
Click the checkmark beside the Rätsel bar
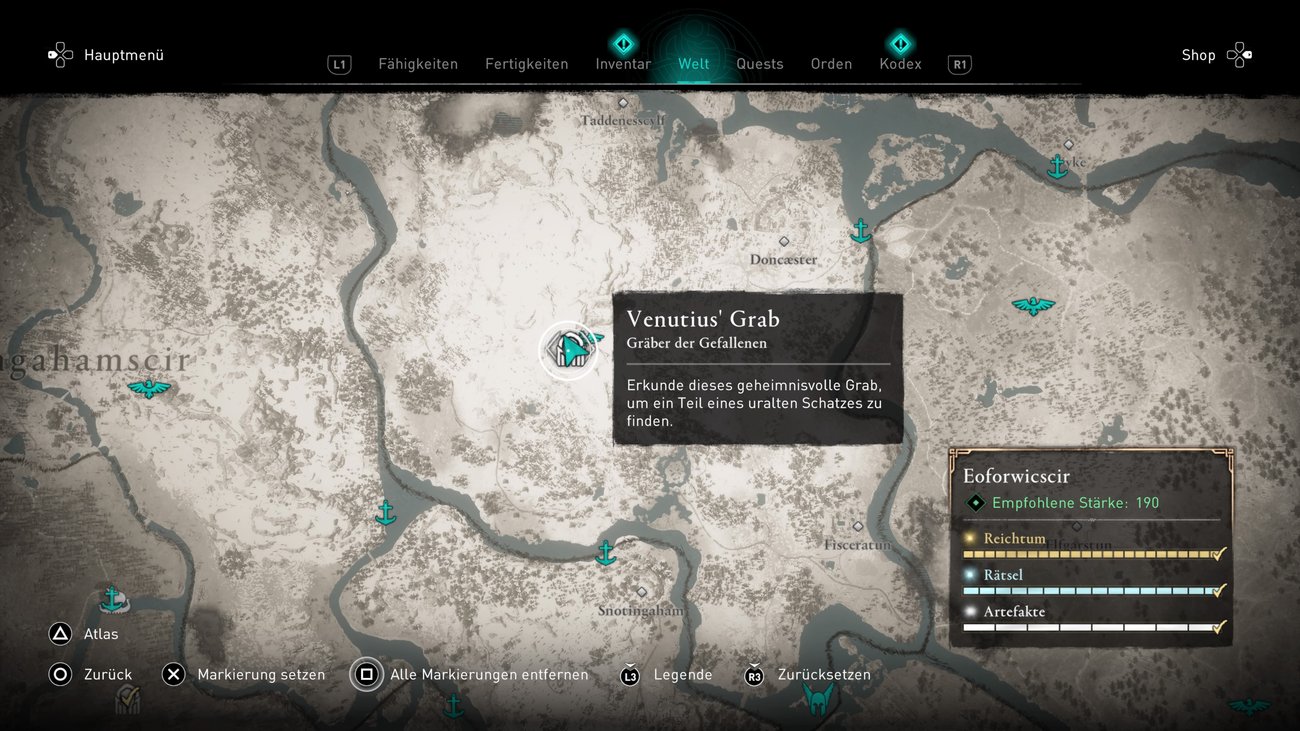tap(1218, 590)
